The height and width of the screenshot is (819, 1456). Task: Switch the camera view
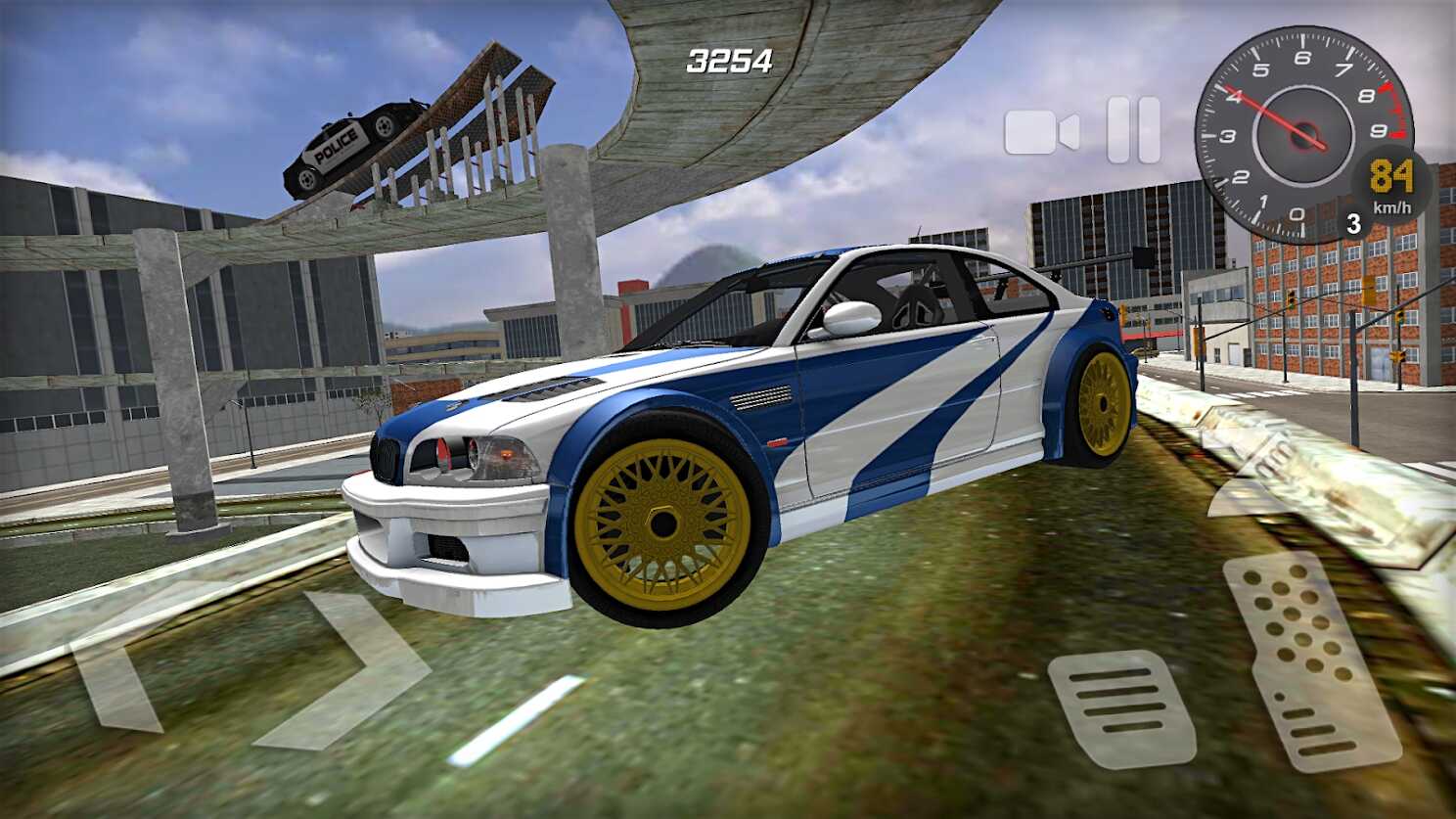pyautogui.click(x=1041, y=132)
